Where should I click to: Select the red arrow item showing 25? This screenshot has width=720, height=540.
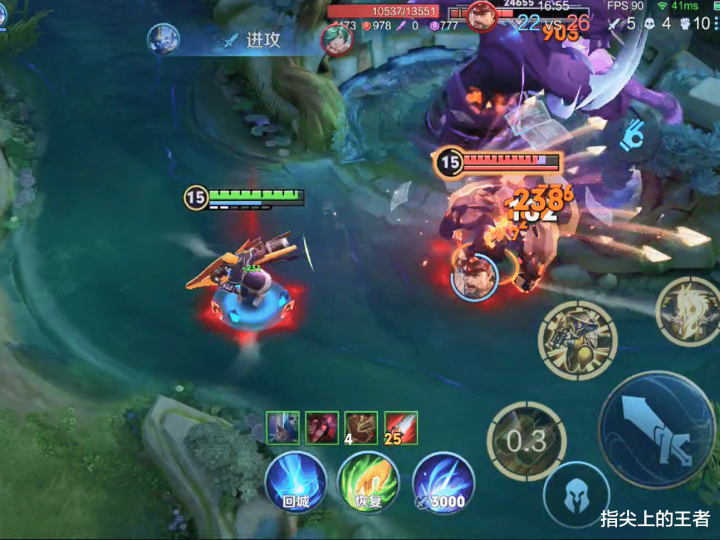coord(401,428)
